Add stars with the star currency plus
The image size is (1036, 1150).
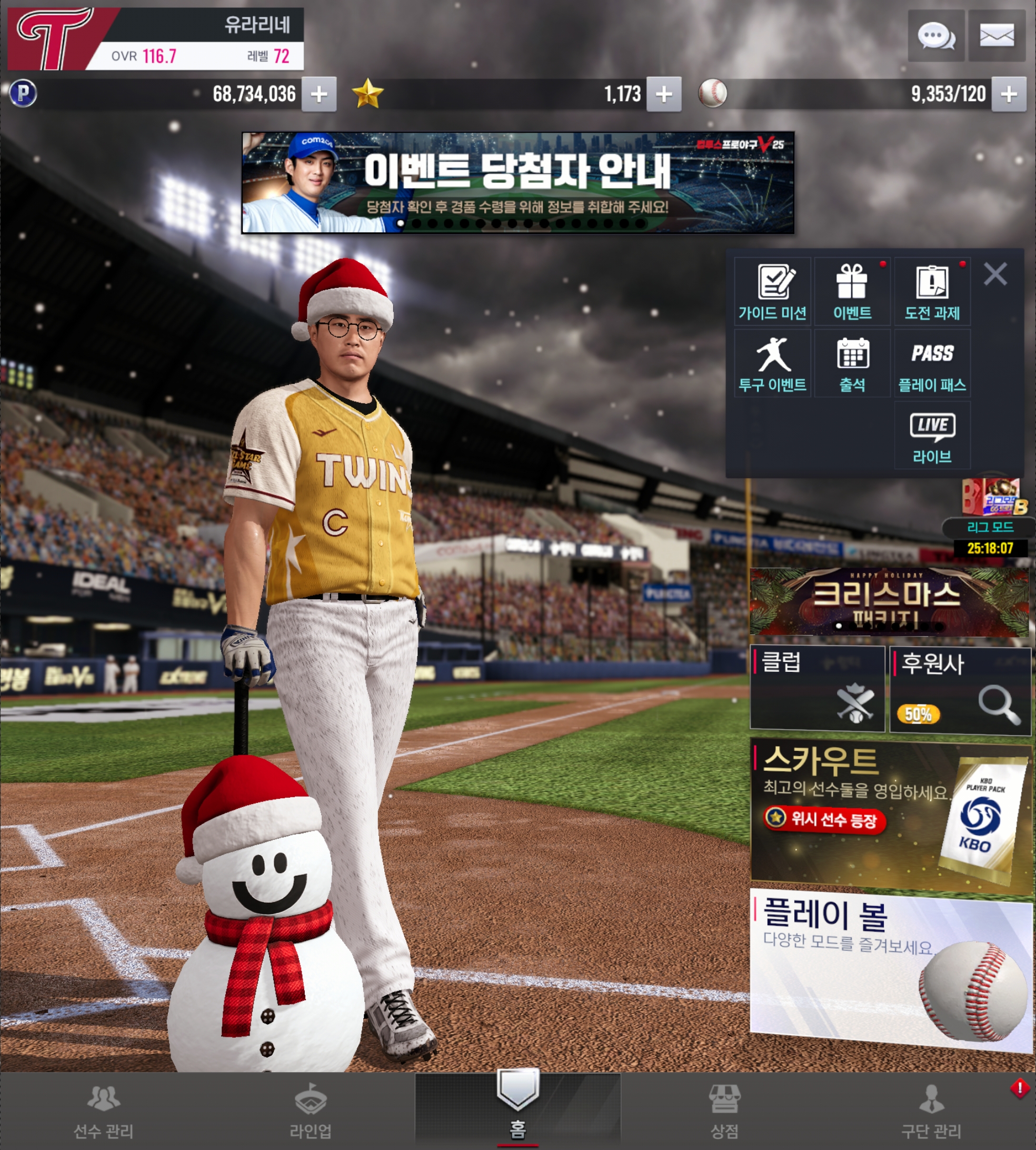(x=664, y=94)
